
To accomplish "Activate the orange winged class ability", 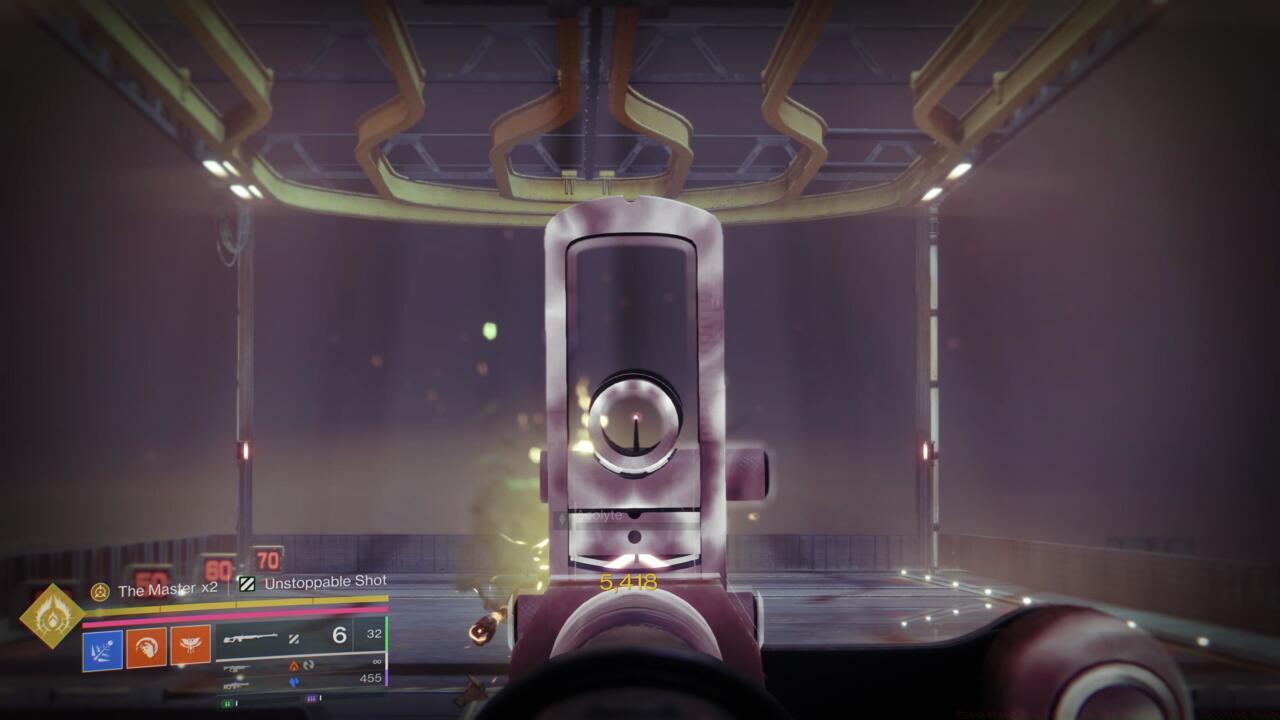I will [x=190, y=646].
